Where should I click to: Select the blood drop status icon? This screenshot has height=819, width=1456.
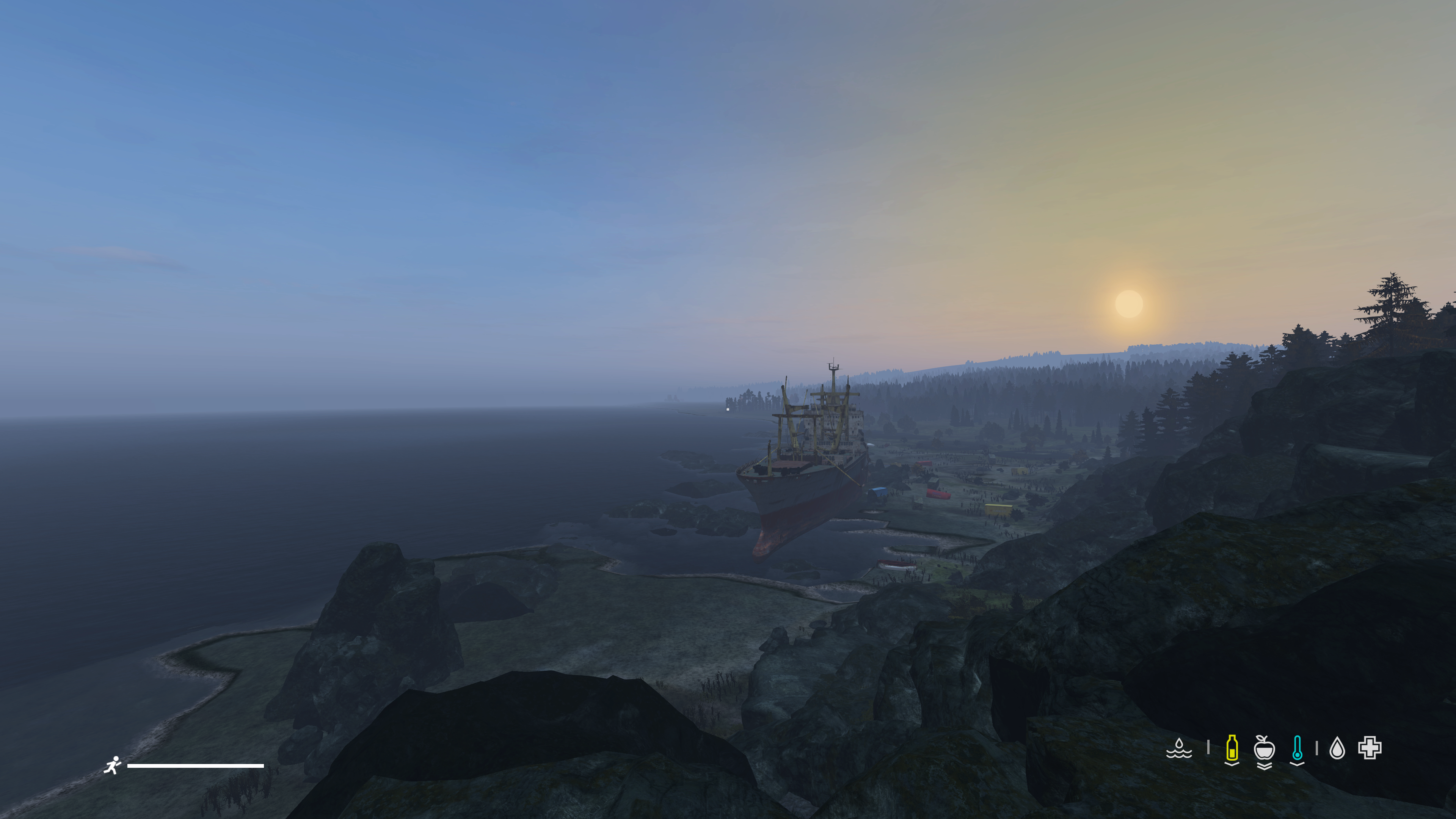1337,748
